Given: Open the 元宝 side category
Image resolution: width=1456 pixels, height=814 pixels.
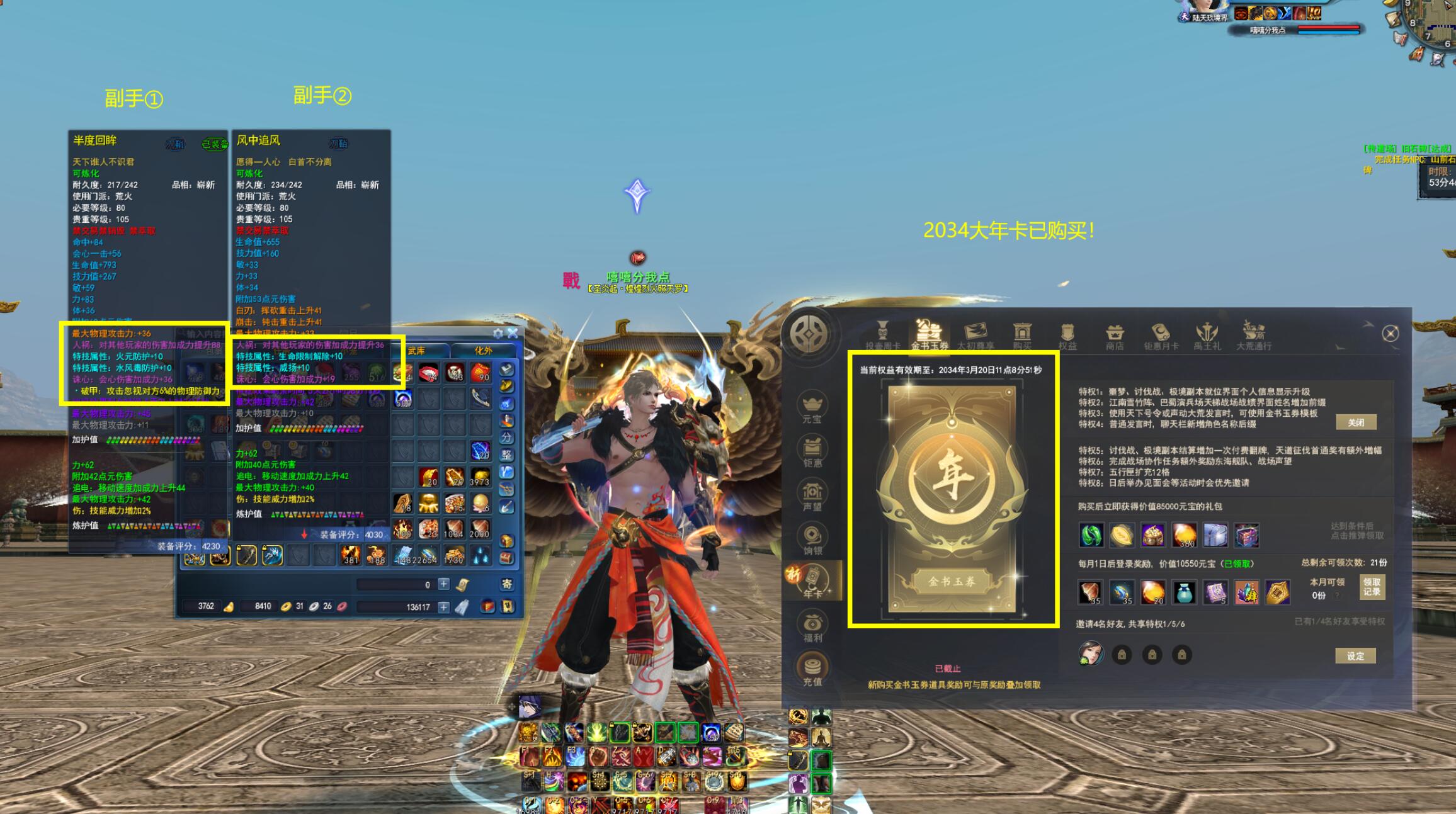Looking at the screenshot, I should (x=812, y=408).
